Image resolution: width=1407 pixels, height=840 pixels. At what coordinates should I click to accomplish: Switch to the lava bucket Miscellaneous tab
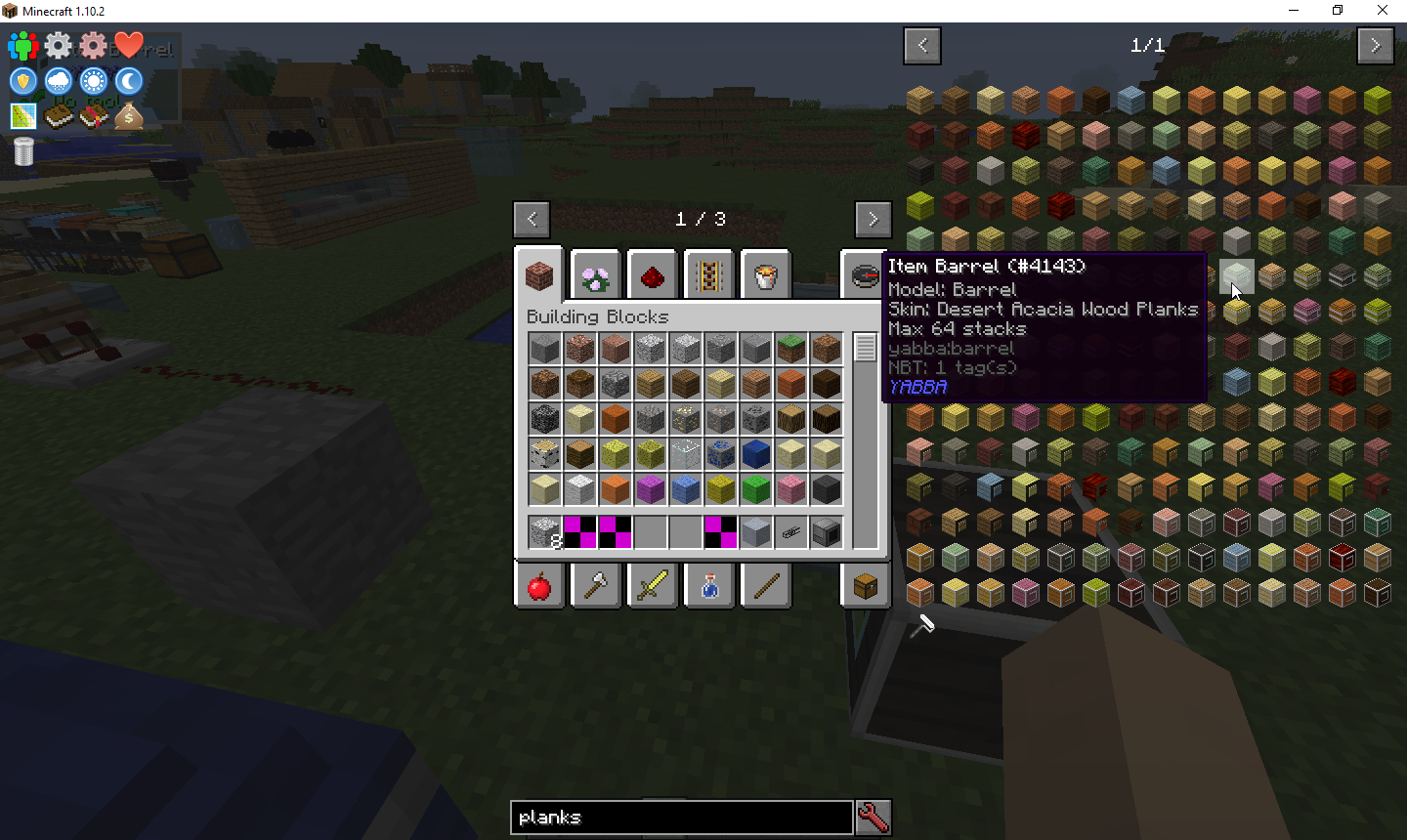[766, 277]
